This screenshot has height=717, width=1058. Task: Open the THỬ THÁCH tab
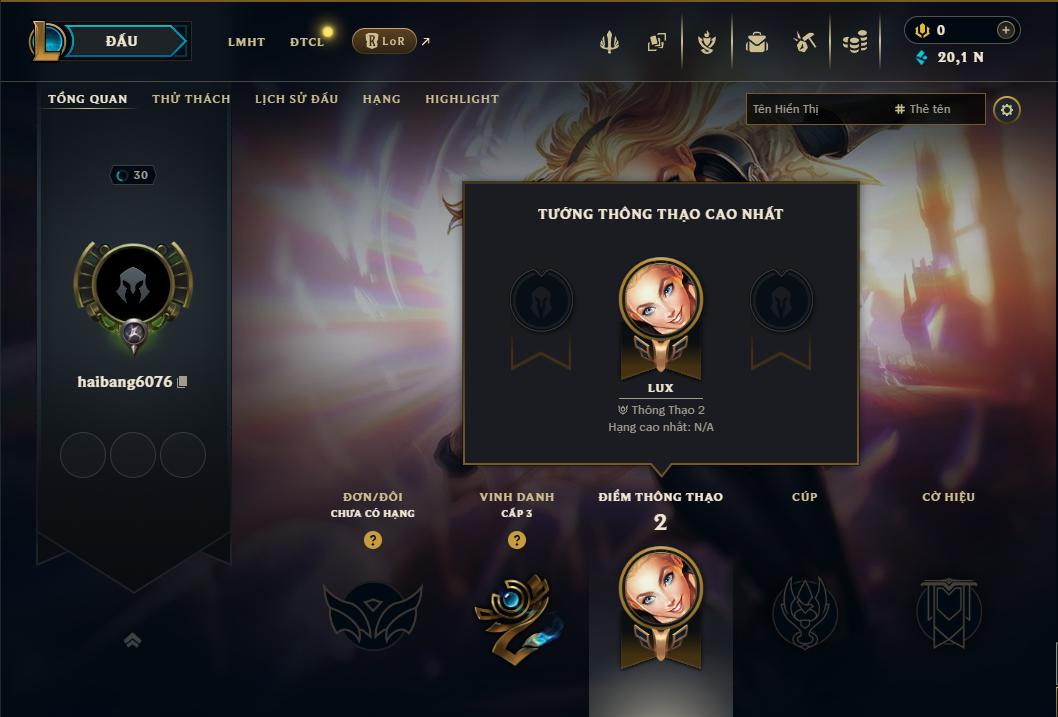[x=191, y=99]
